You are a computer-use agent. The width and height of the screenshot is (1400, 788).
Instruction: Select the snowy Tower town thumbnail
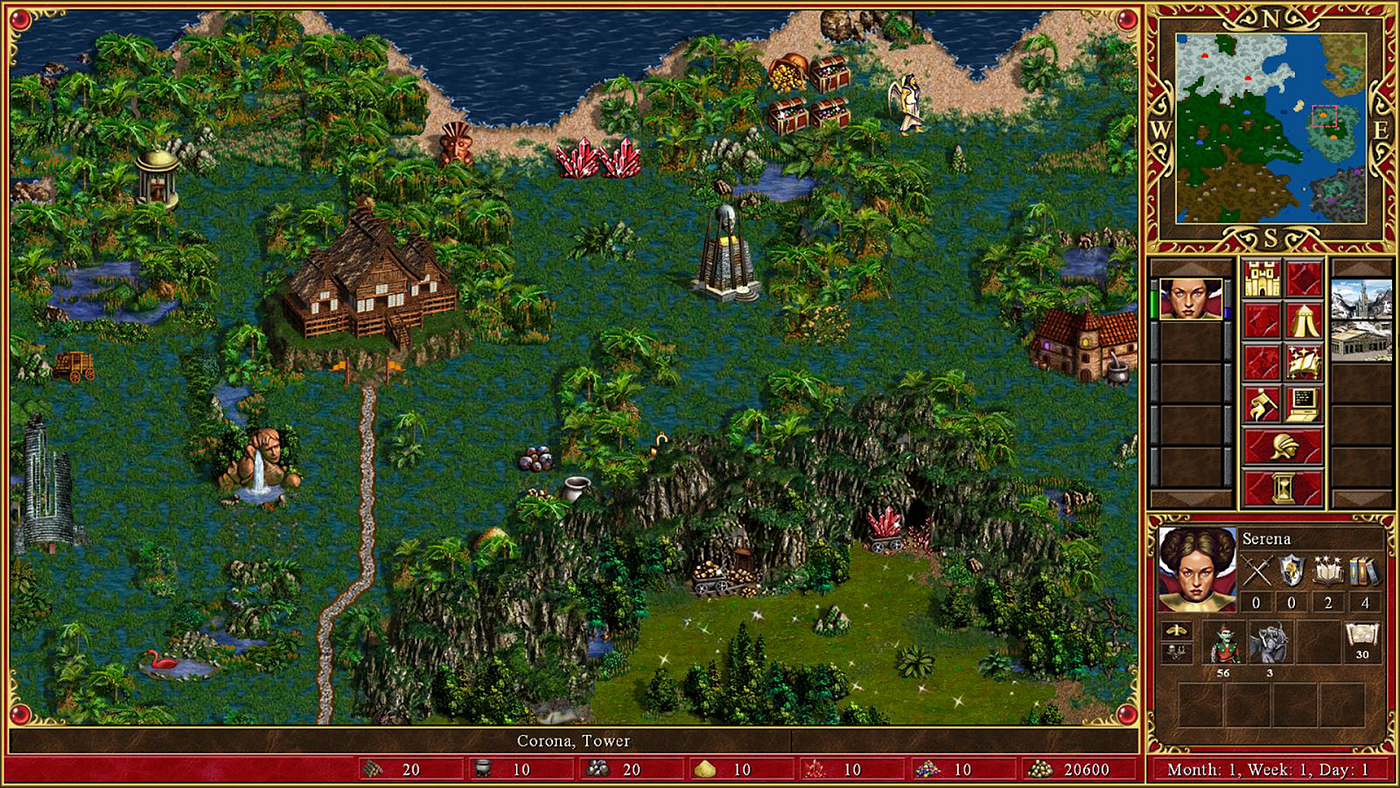[1361, 299]
